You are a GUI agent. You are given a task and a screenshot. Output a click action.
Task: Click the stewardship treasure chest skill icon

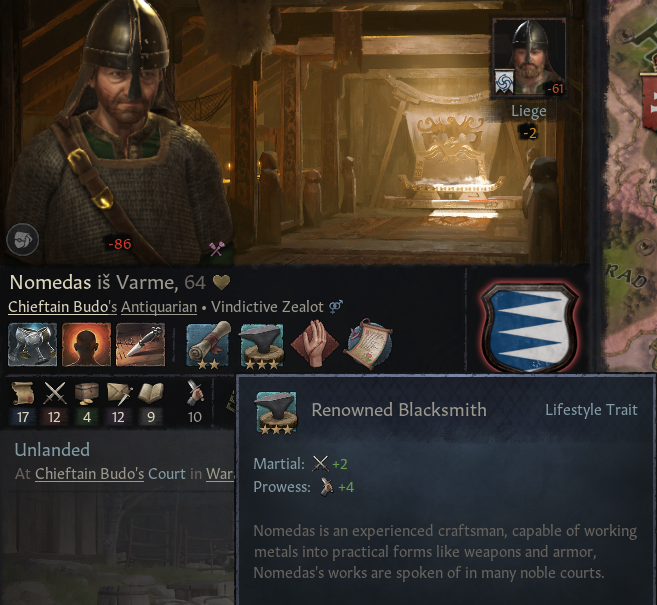(x=87, y=394)
